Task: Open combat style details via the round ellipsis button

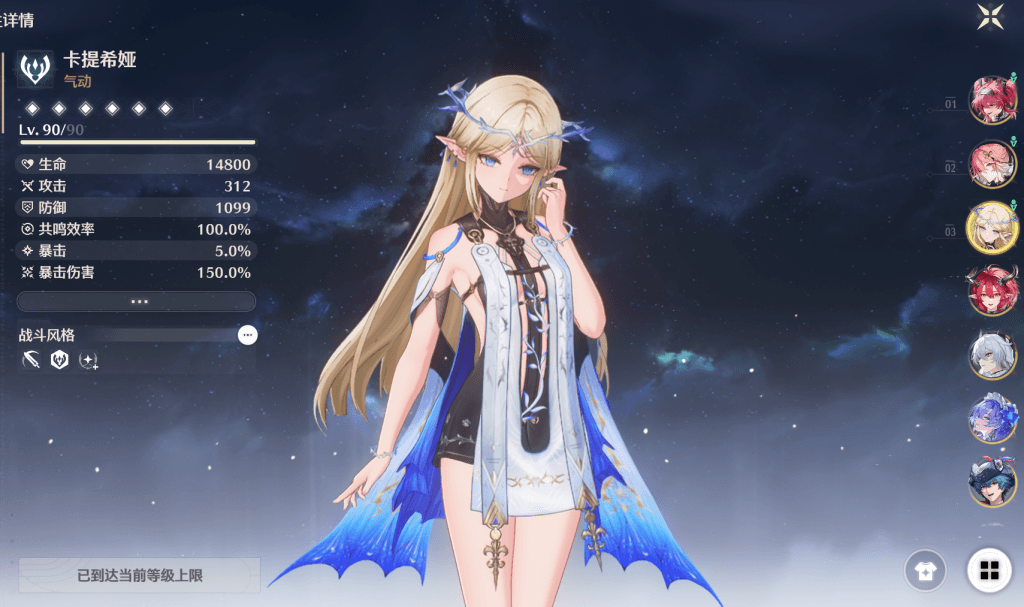Action: [248, 335]
